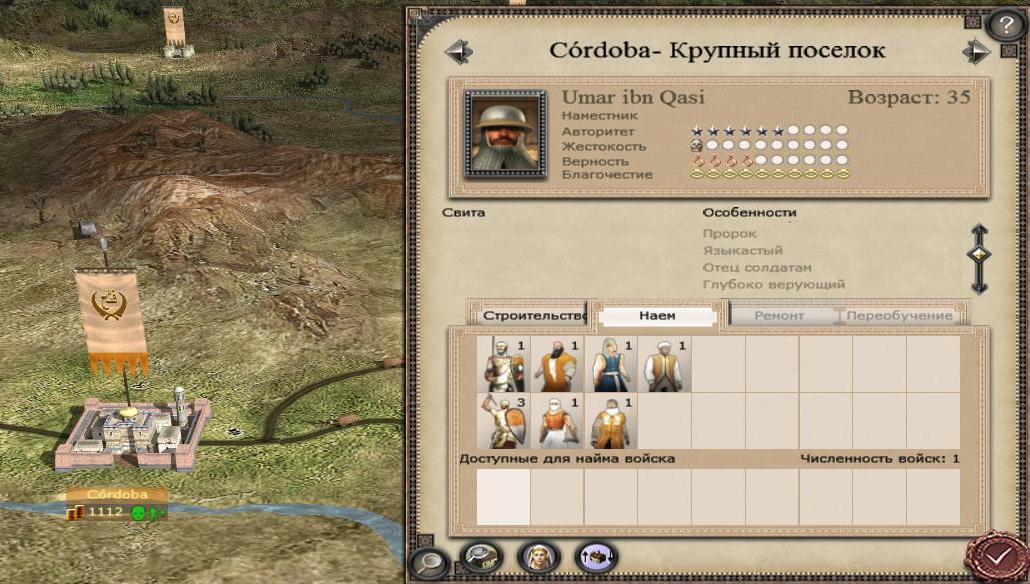
Task: Use the traits list scroll control
Action: click(x=979, y=257)
